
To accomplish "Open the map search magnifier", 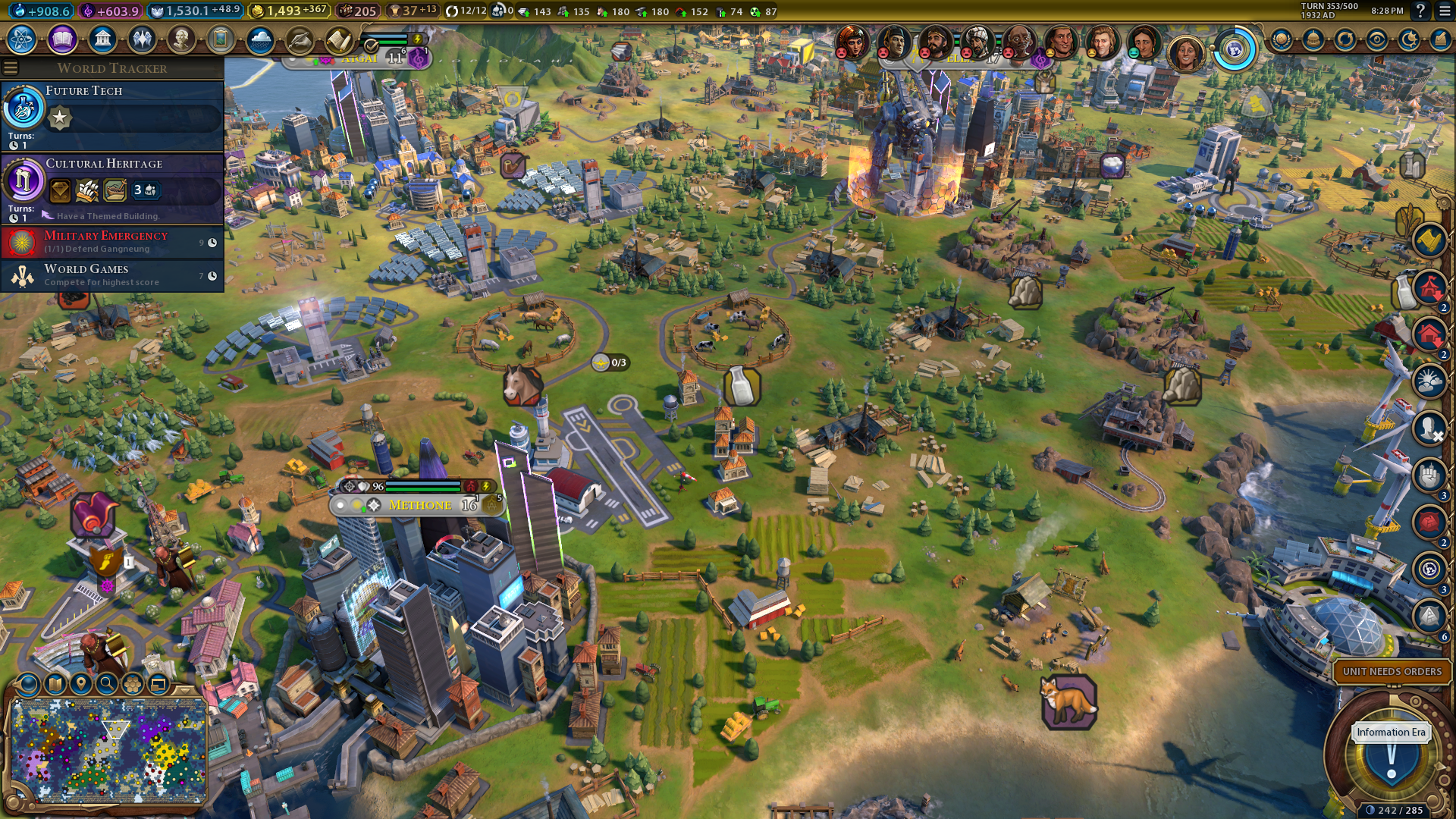I will (107, 685).
